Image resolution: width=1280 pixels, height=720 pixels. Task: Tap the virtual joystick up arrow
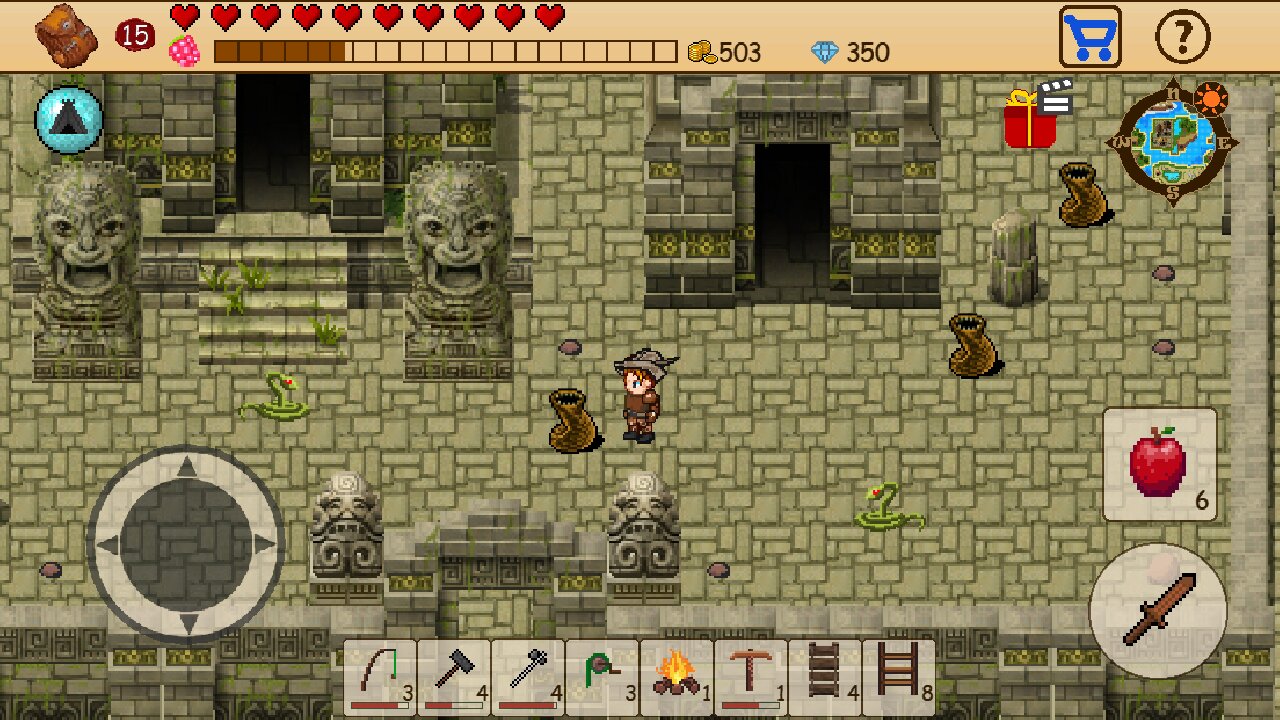coord(186,468)
